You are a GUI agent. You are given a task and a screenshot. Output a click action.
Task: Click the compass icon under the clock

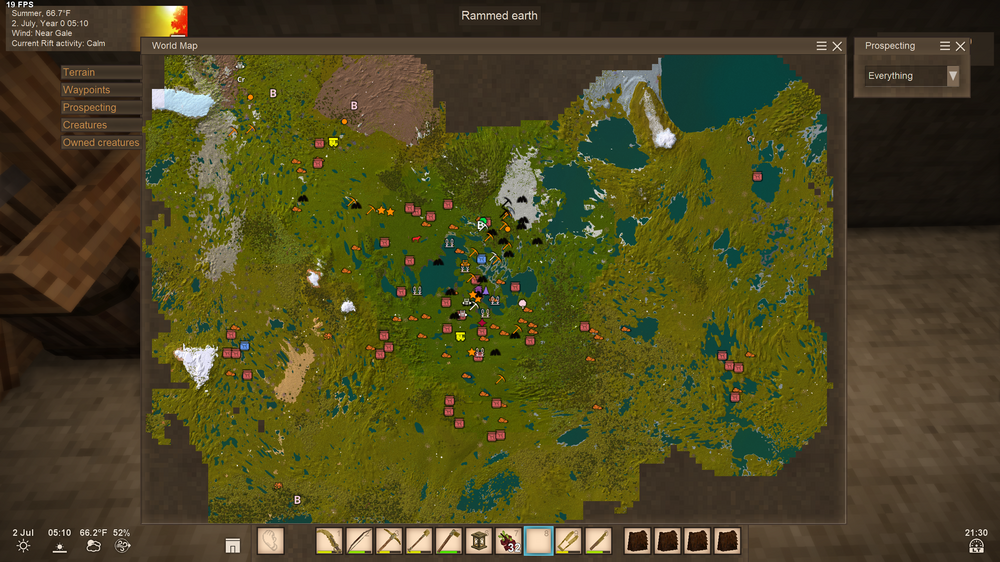tap(977, 546)
